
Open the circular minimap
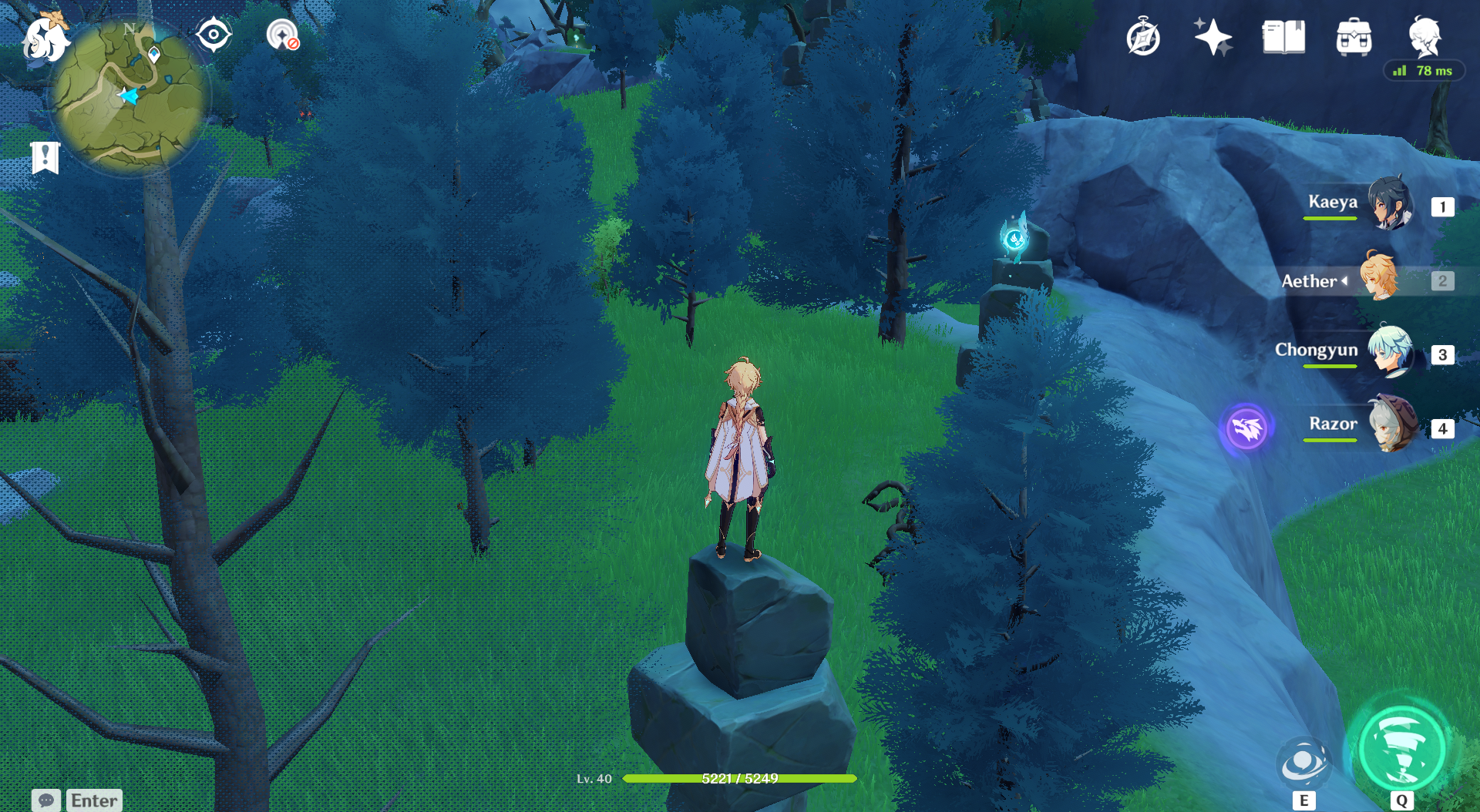coord(129,96)
